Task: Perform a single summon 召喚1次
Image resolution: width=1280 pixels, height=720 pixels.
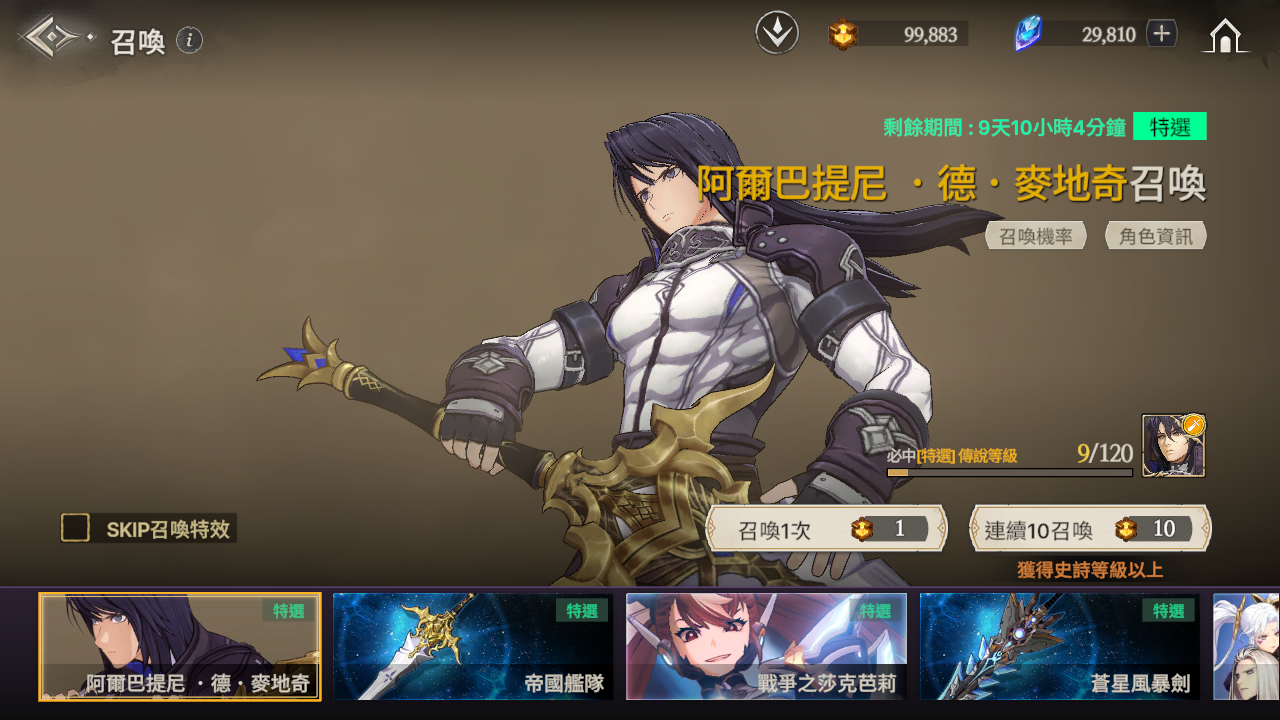Action: (x=826, y=529)
